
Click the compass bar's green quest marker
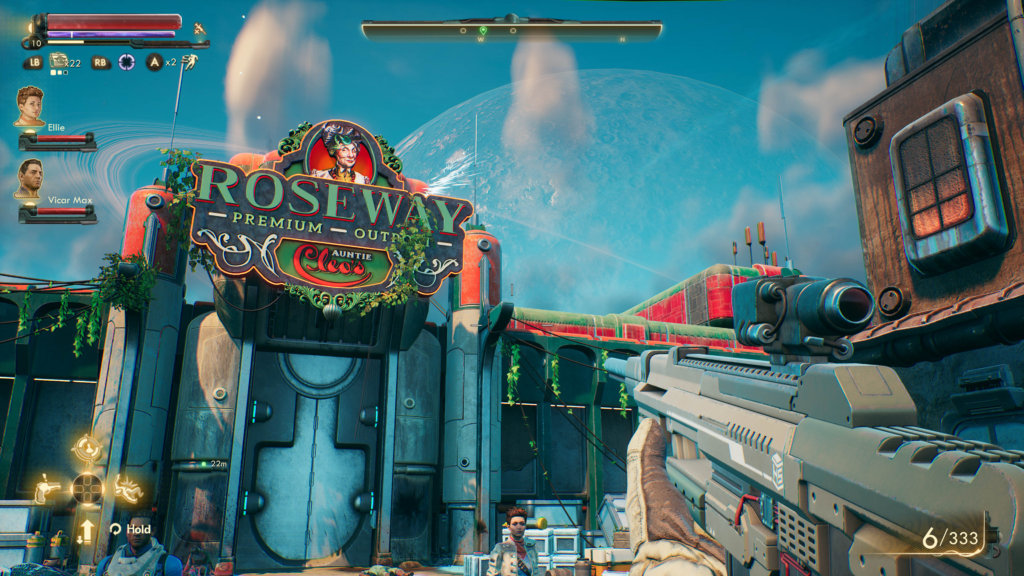coord(482,31)
